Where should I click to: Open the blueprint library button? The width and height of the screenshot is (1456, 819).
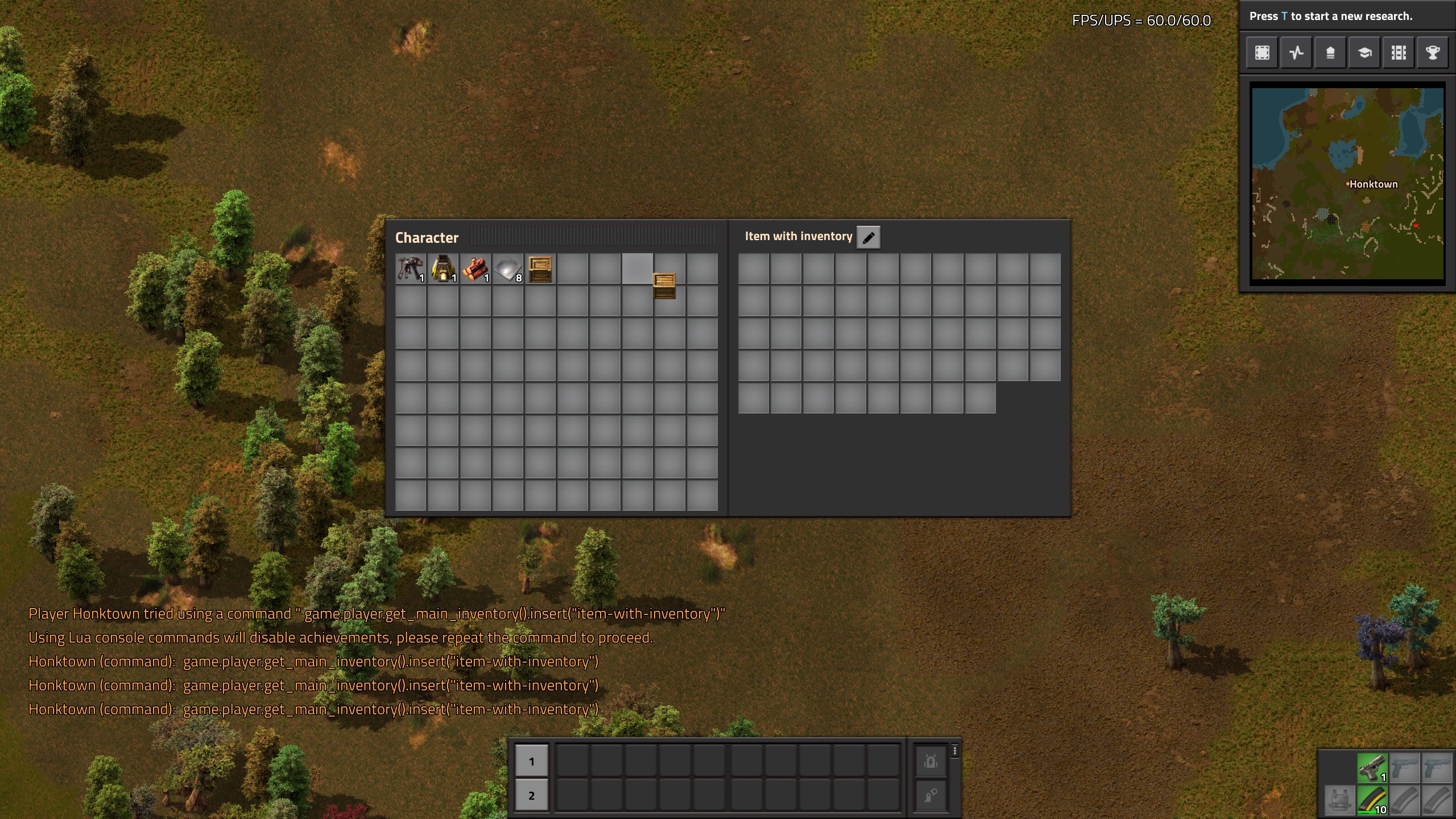1262,53
